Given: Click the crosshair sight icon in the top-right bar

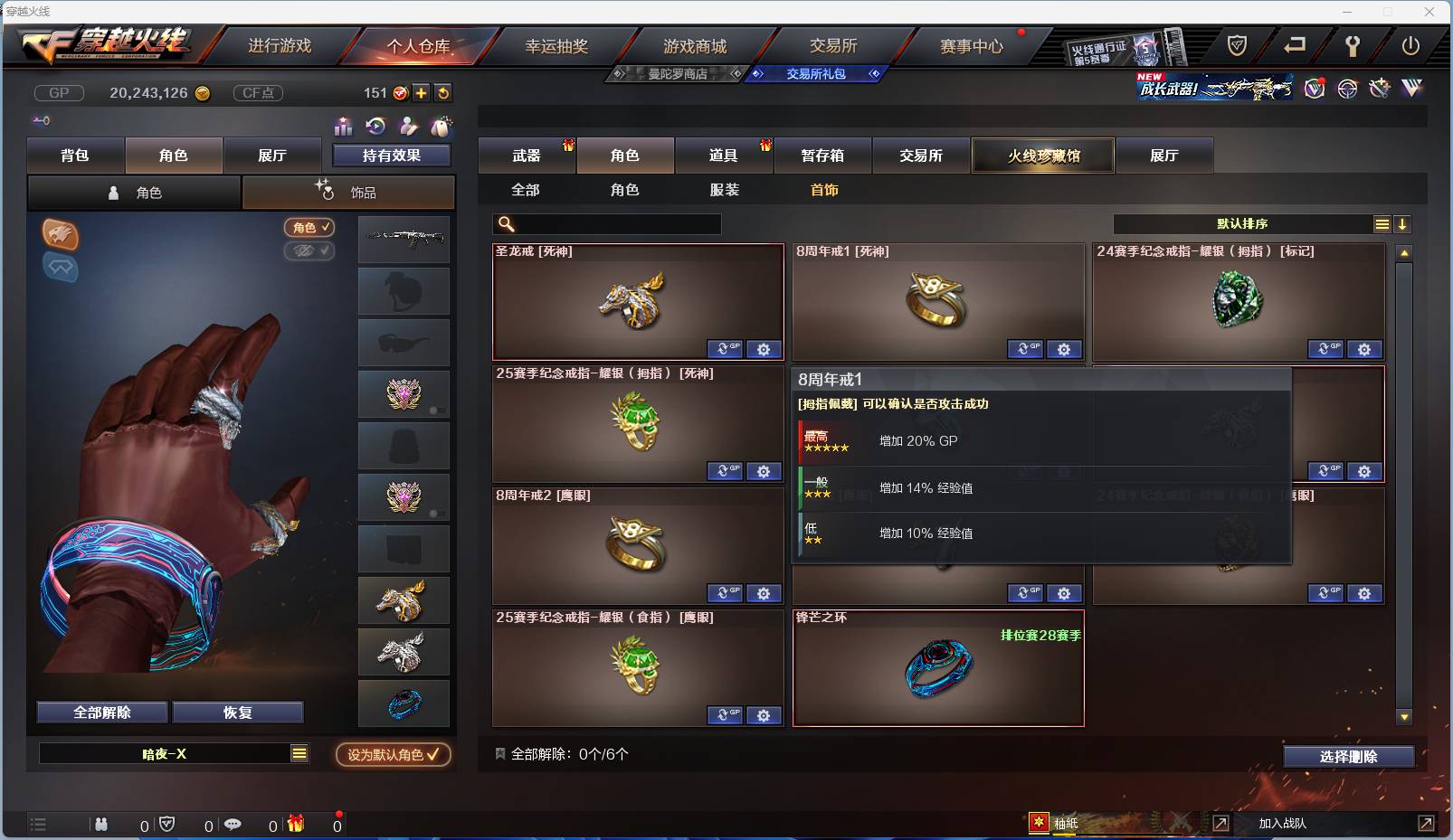Looking at the screenshot, I should (x=1347, y=89).
